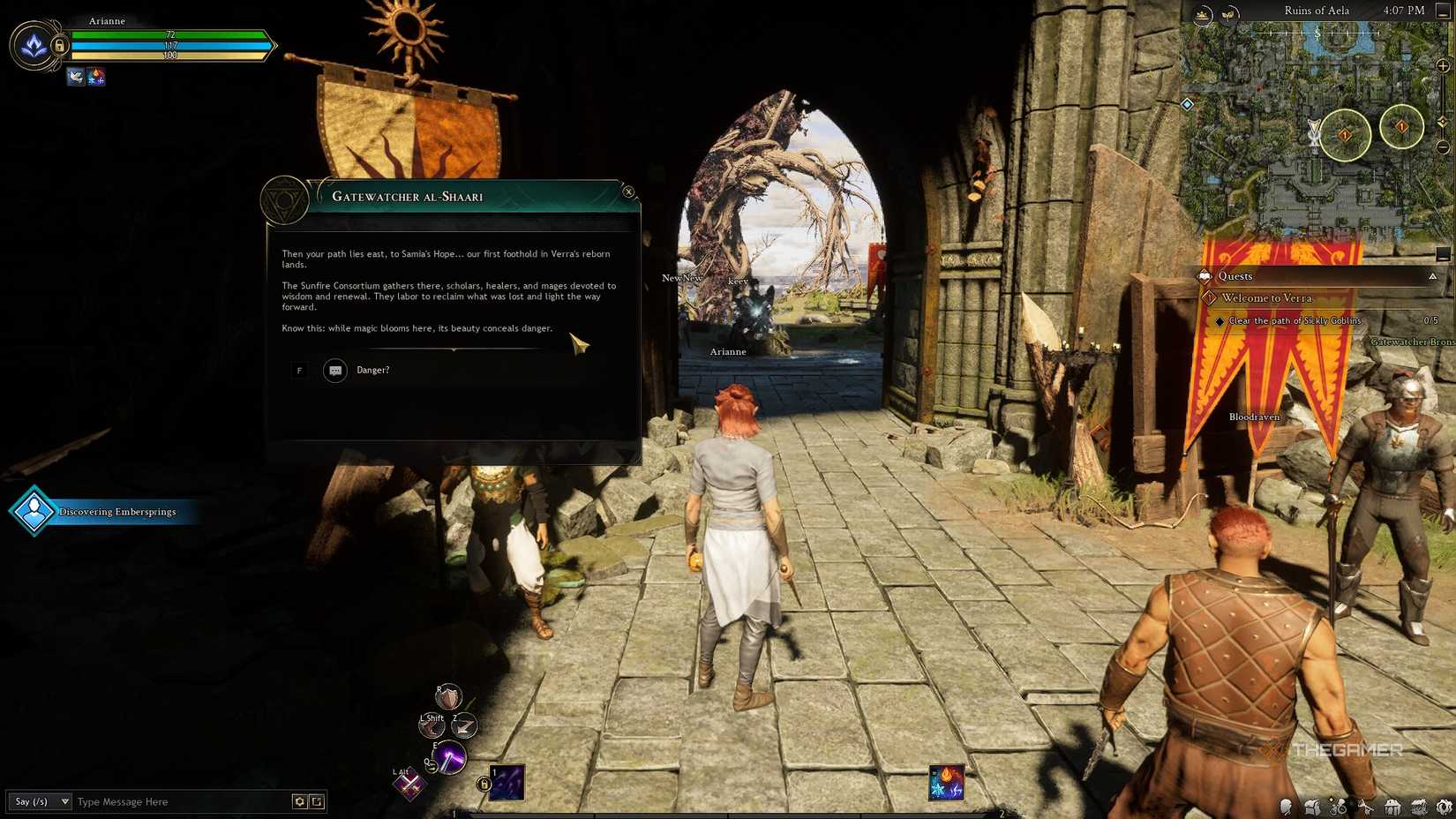The height and width of the screenshot is (819, 1456).
Task: Open chat settings via the gear beside the chat box
Action: coord(300,801)
